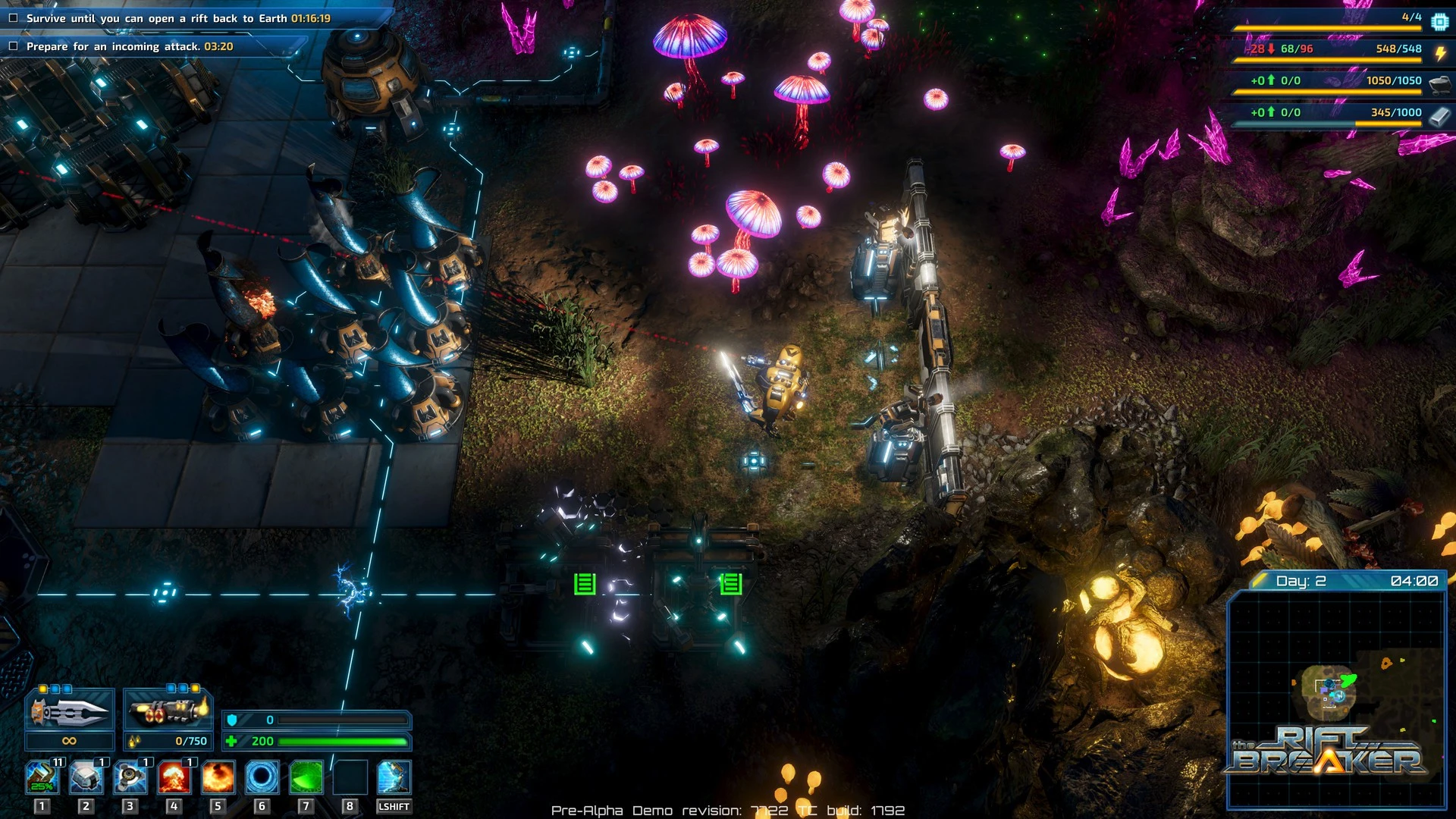Click the cyan chip resource icon
Image resolution: width=1456 pixels, height=819 pixels.
point(1439,21)
